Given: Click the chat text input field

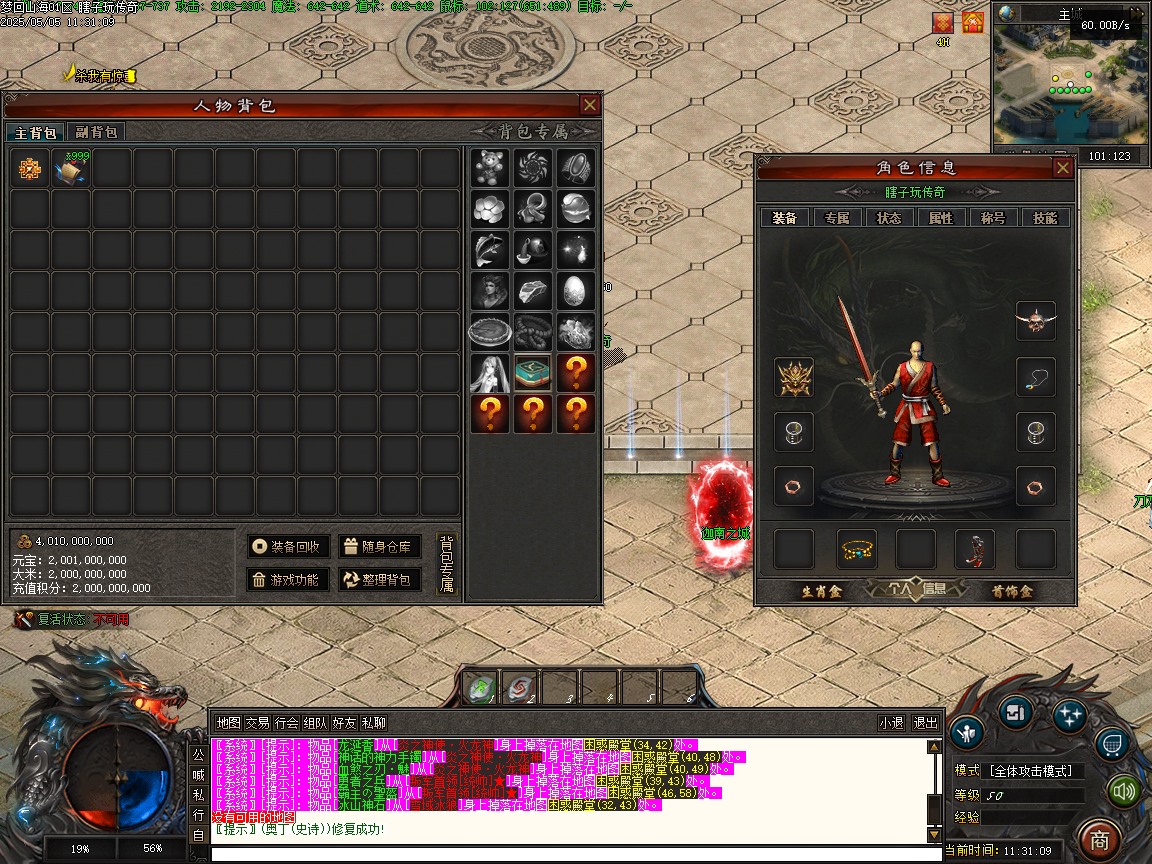Looking at the screenshot, I should (x=575, y=854).
